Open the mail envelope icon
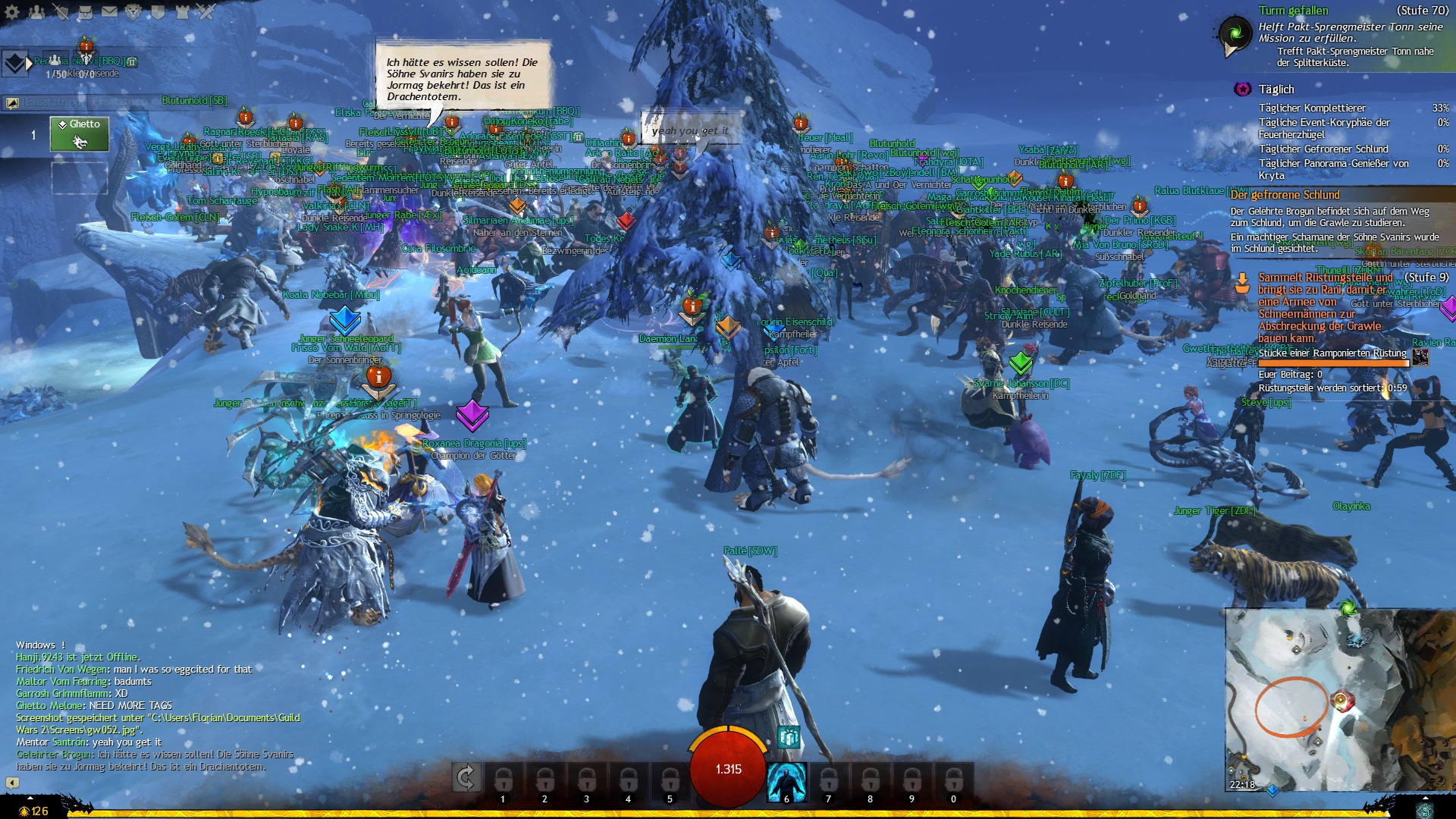The image size is (1456, 819). tap(109, 12)
